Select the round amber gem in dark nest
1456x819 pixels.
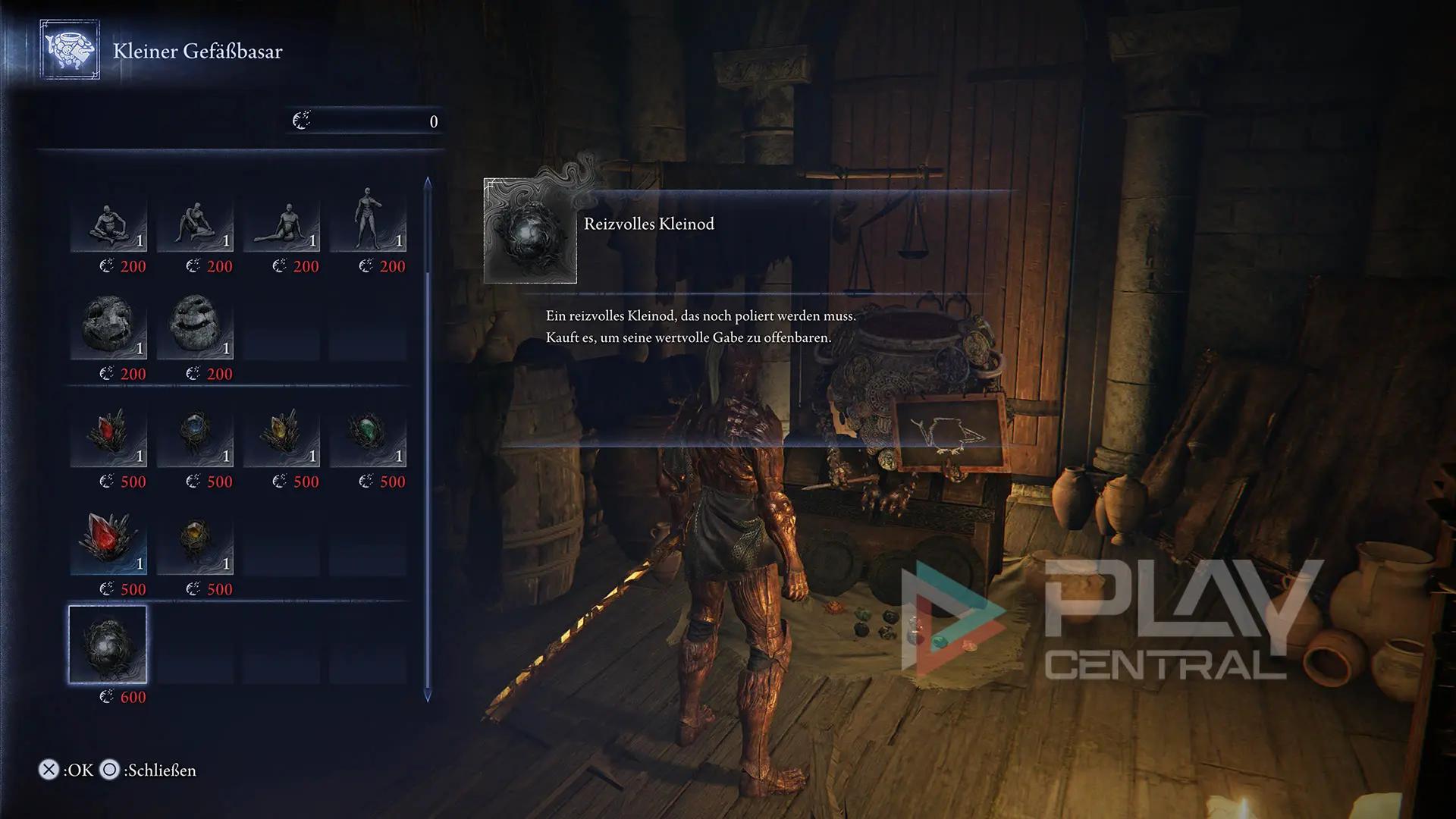tap(195, 541)
